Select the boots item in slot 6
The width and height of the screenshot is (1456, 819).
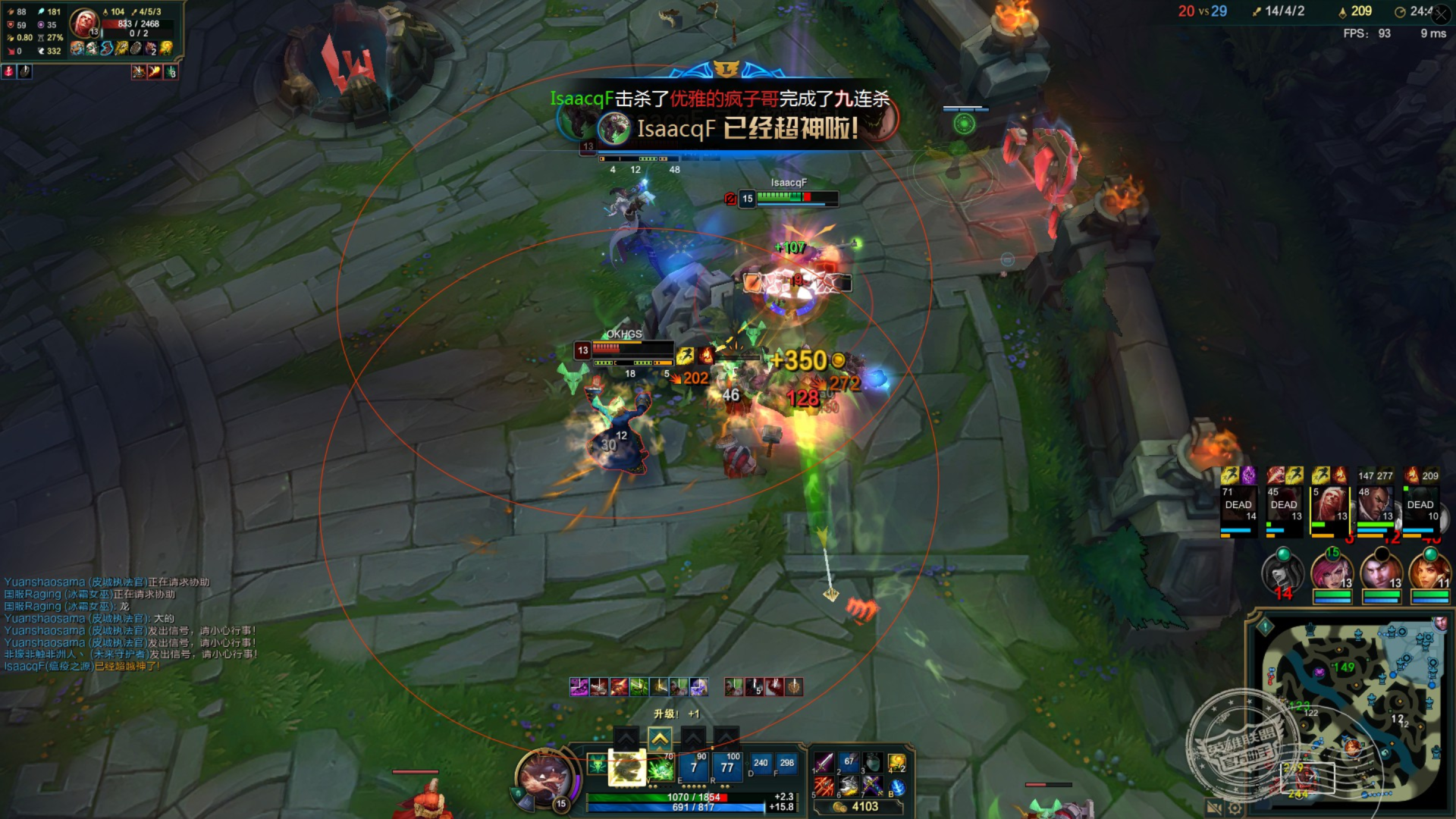tap(848, 786)
